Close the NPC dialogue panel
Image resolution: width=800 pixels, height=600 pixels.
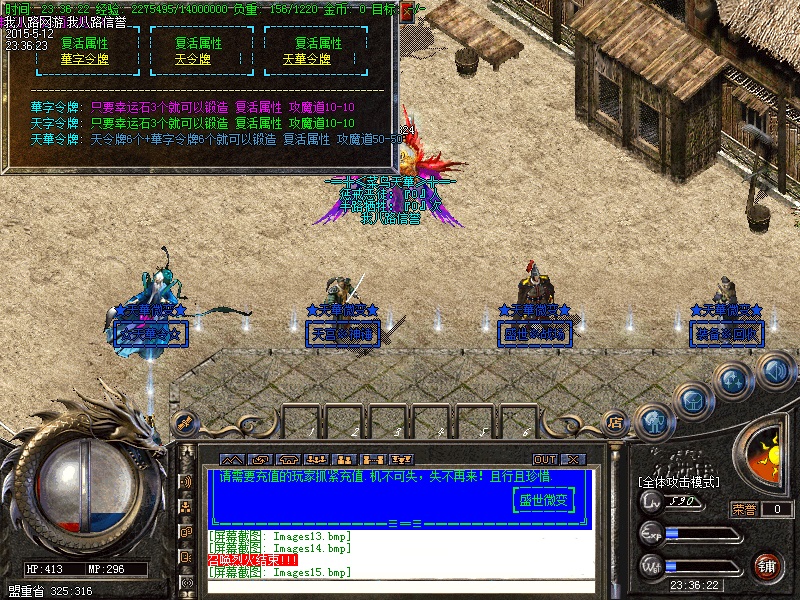407,12
